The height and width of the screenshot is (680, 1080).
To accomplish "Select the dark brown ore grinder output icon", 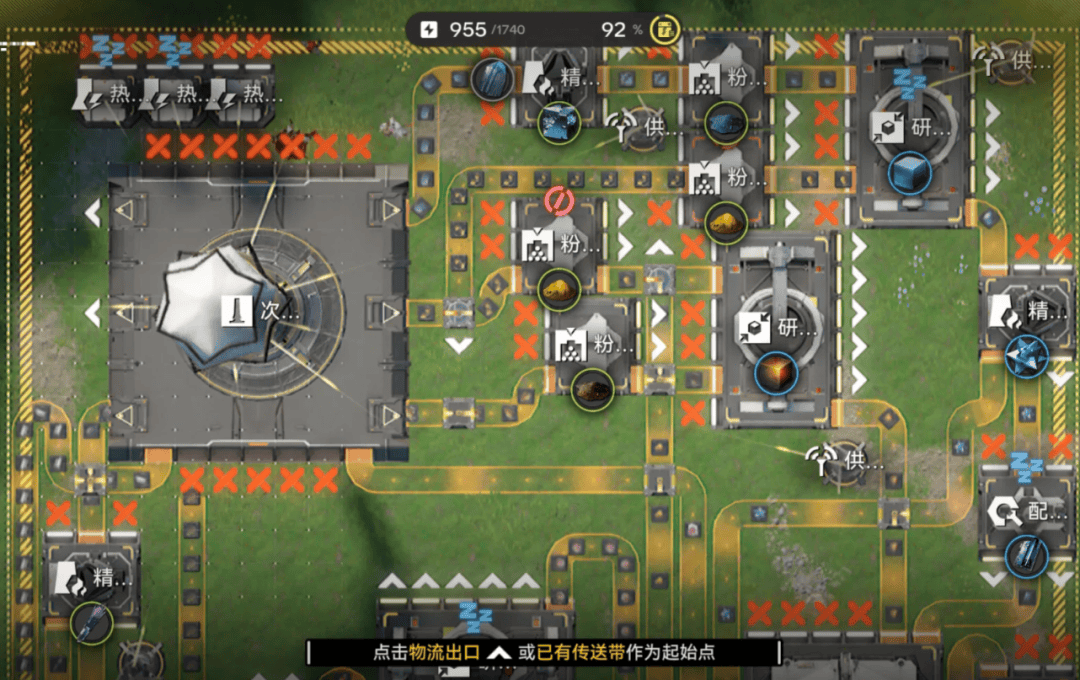I will [x=592, y=388].
